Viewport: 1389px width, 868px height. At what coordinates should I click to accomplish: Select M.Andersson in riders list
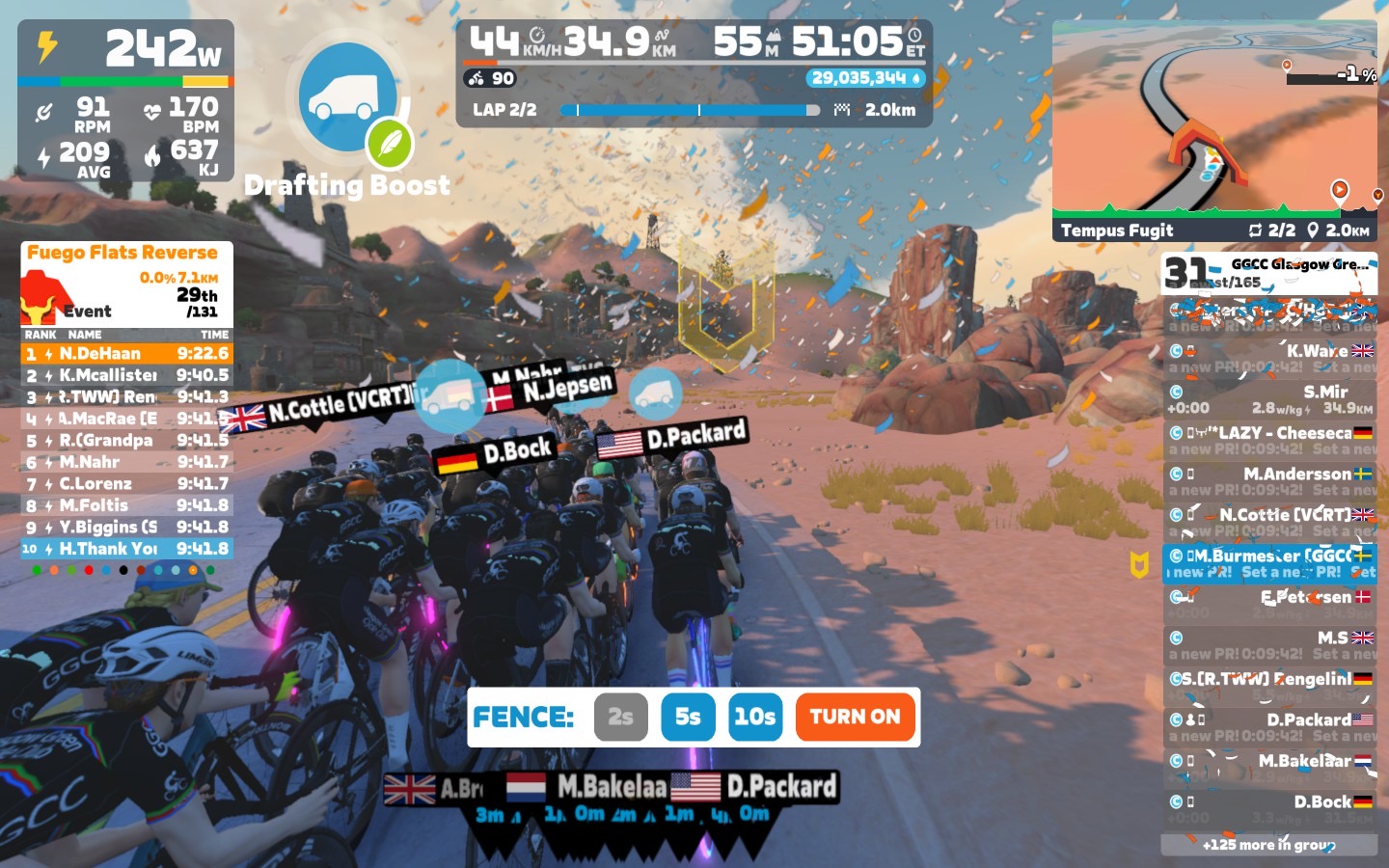coord(1269,481)
